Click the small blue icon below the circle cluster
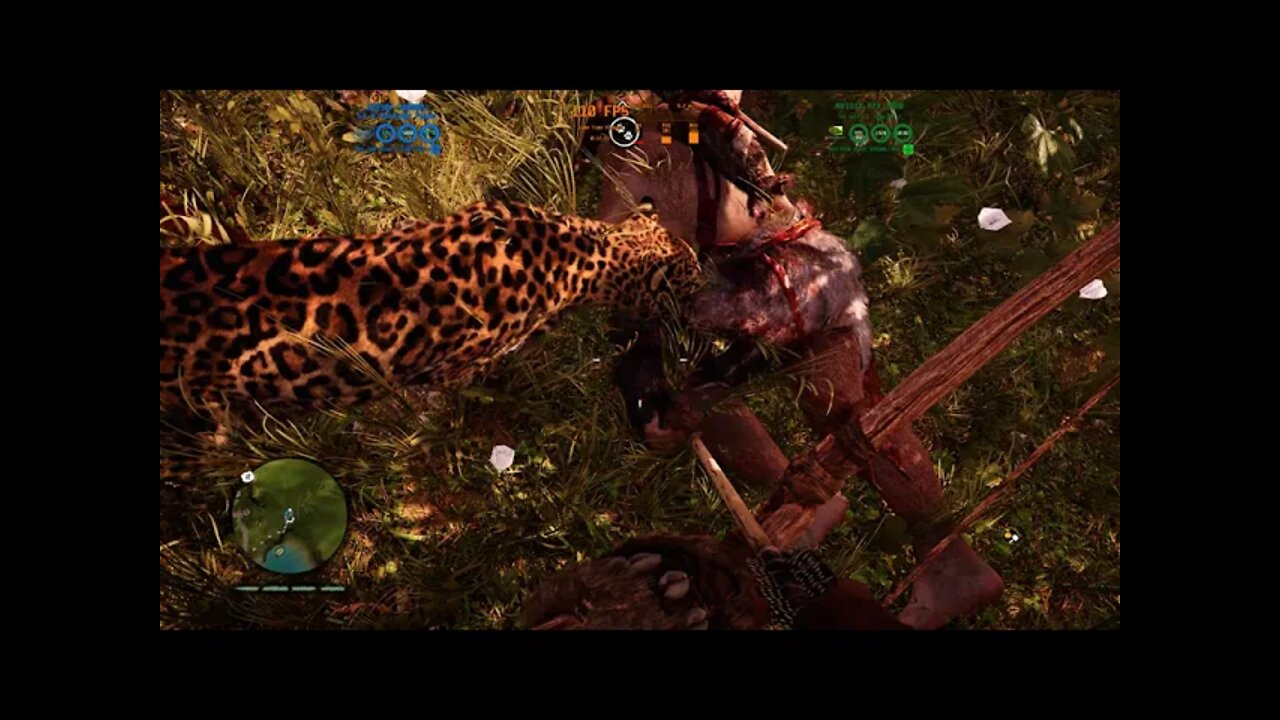The width and height of the screenshot is (1280, 720). 436,149
